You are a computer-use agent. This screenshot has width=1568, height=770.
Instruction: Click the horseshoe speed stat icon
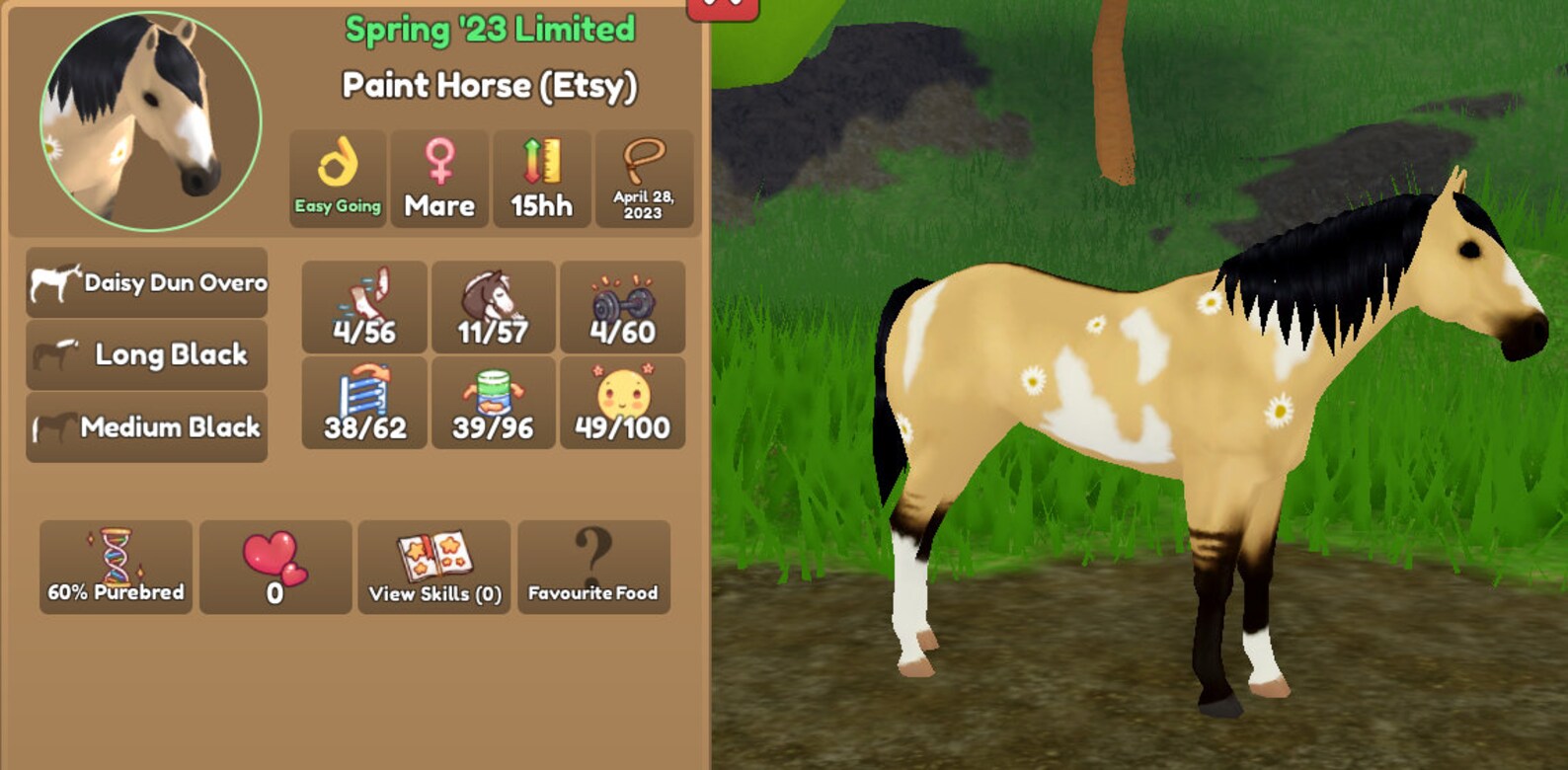click(364, 306)
